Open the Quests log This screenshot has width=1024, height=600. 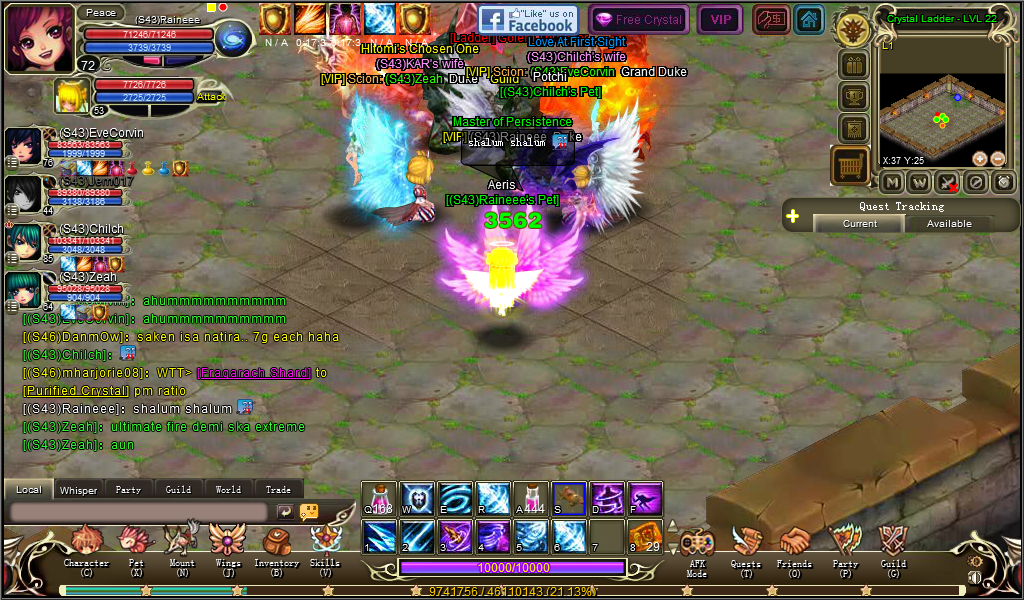(746, 545)
